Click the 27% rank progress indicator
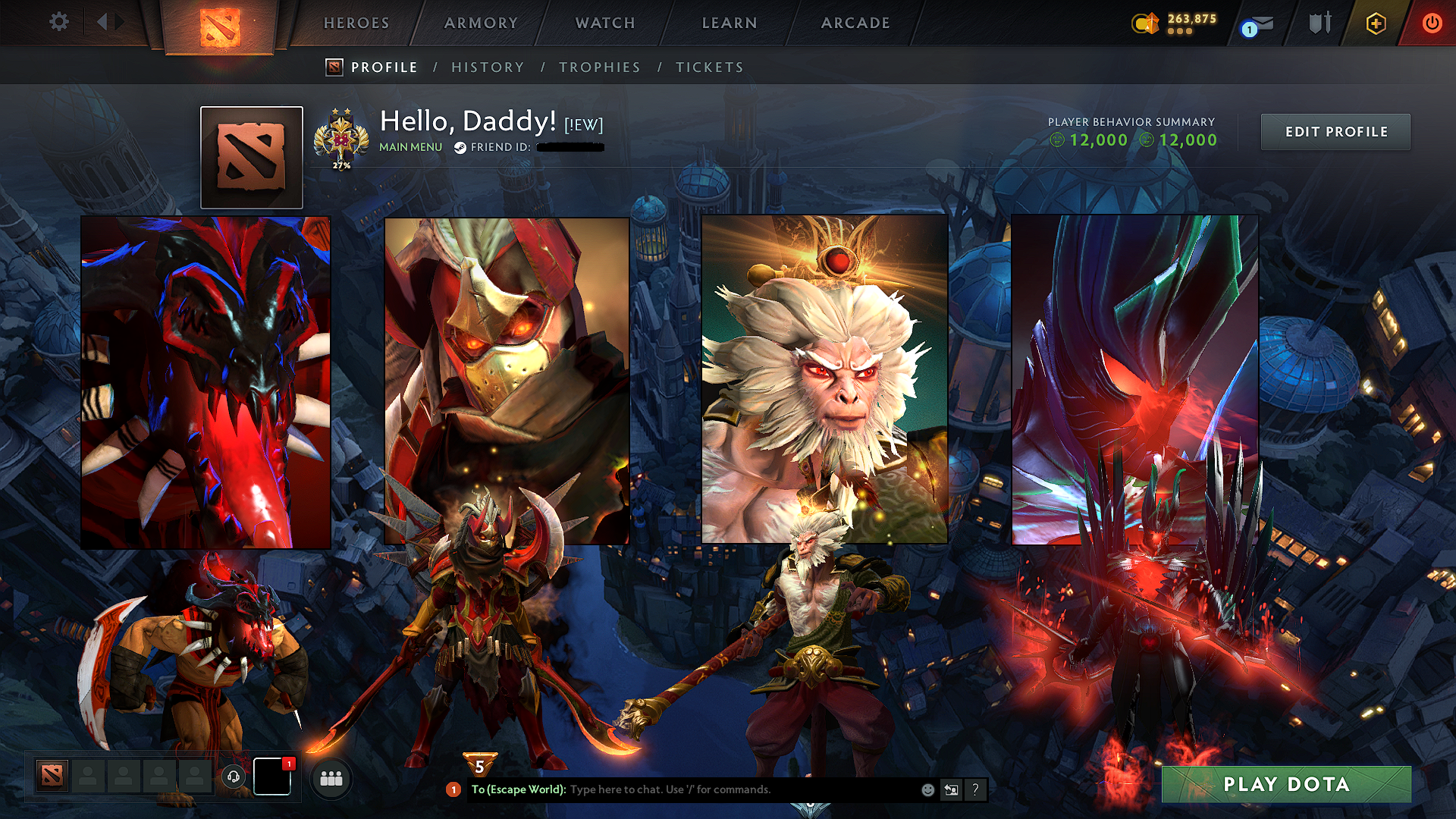Screen dimensions: 1456x819 point(341,165)
